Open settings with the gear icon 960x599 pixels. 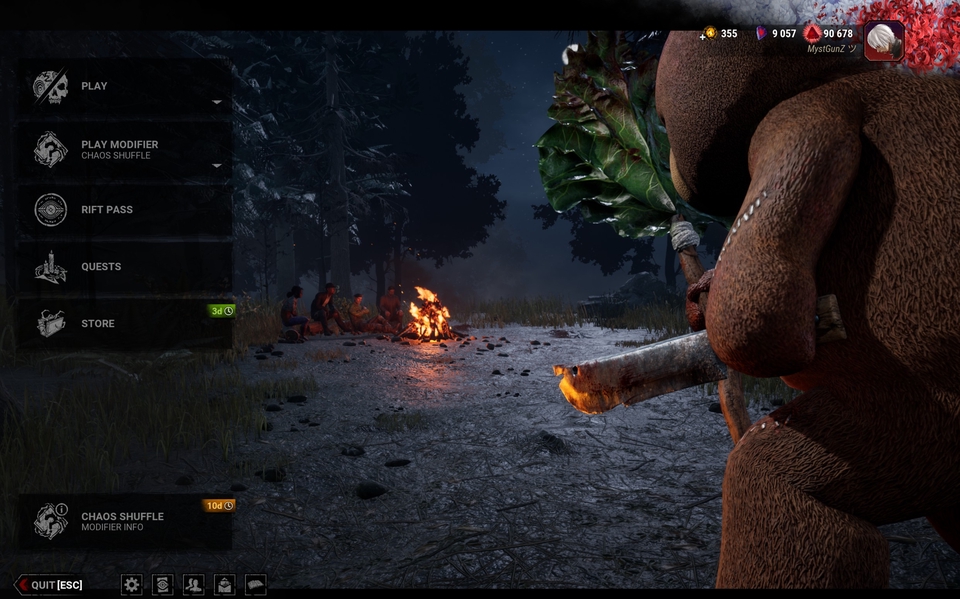(131, 585)
